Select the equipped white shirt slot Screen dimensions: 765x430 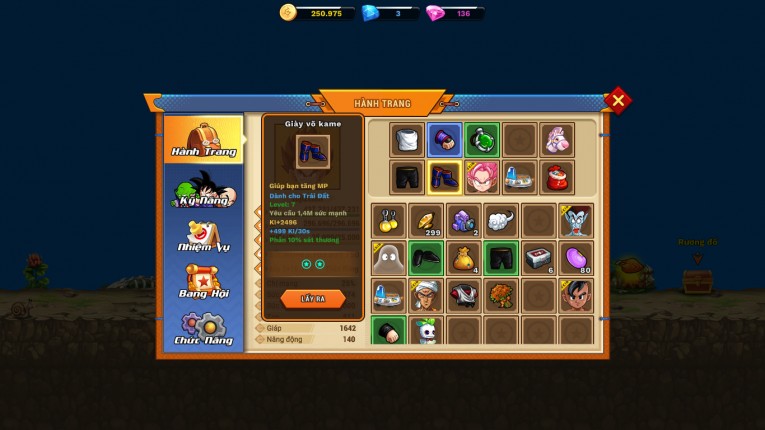point(407,140)
